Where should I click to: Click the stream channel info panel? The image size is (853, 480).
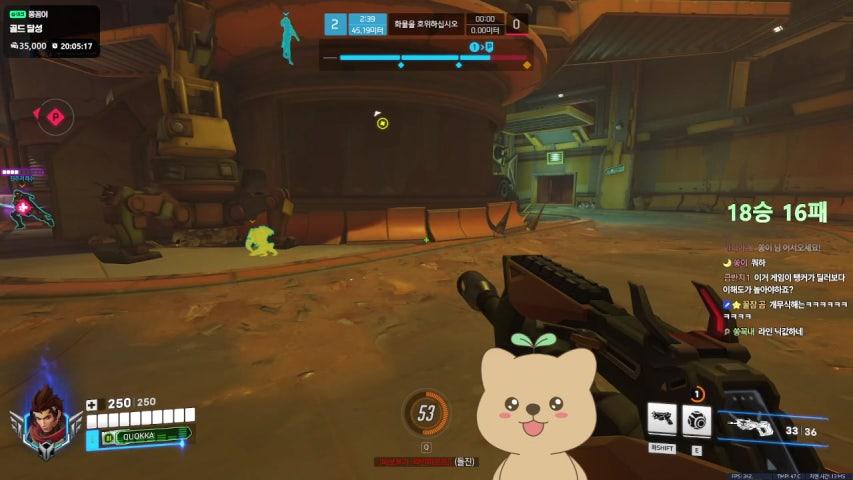50,31
